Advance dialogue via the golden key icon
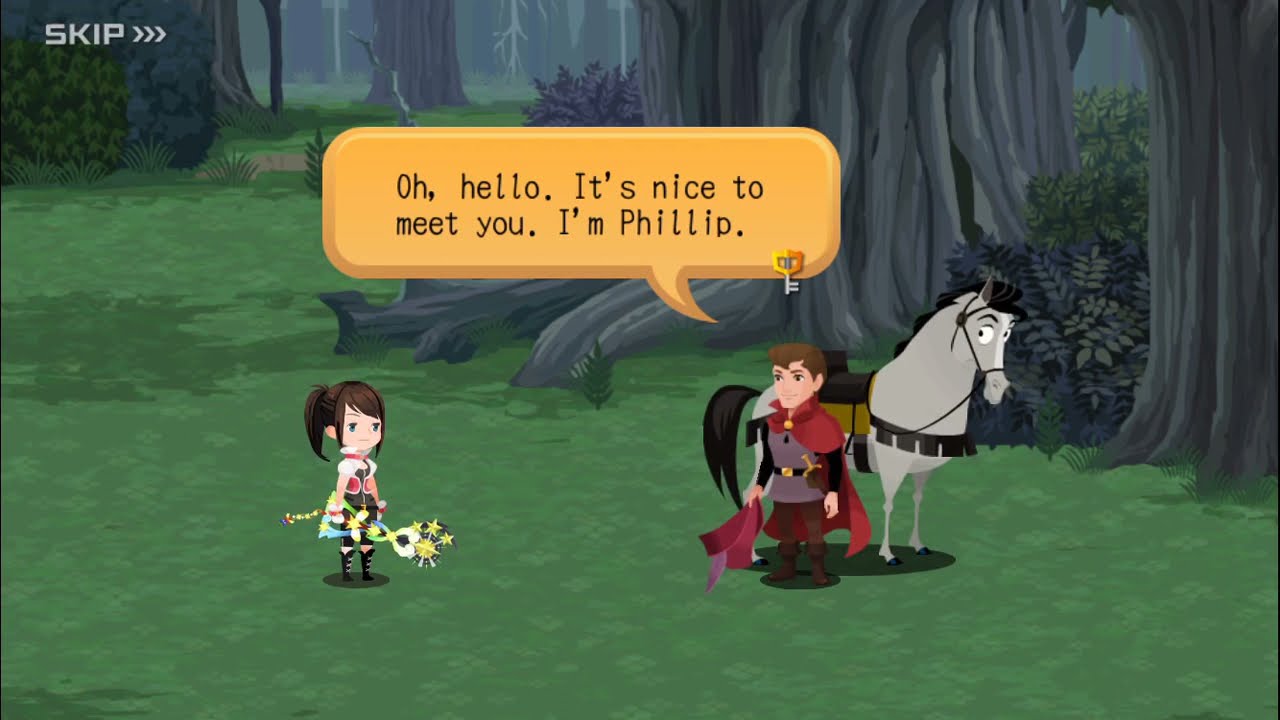 click(x=788, y=270)
